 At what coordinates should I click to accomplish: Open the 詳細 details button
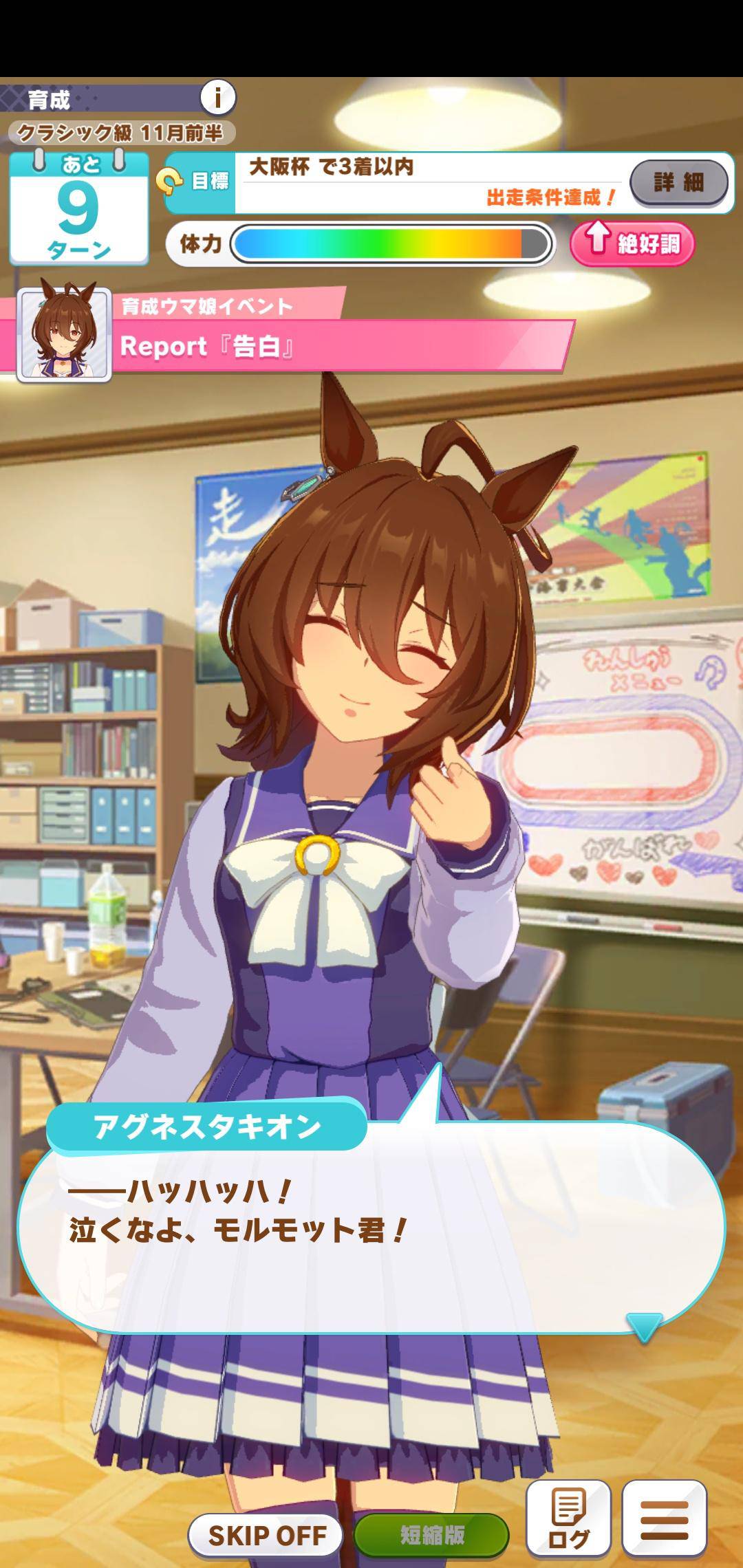tap(678, 182)
